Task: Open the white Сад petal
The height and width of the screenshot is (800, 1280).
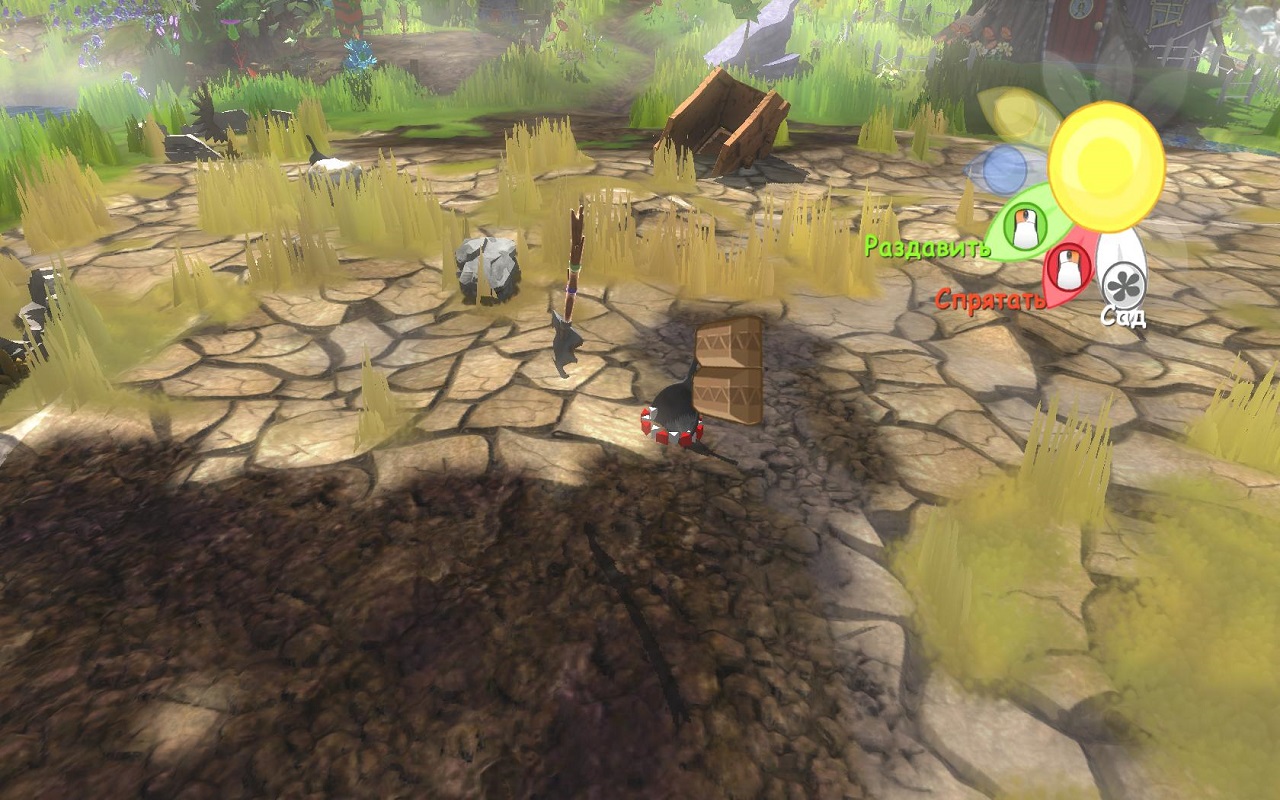Action: point(1122,282)
